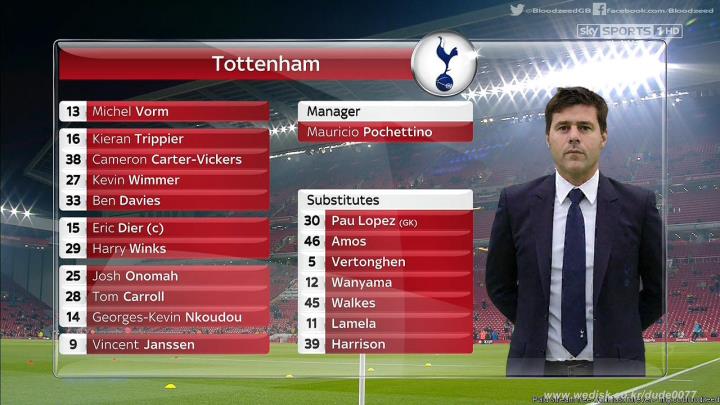Select Cameron Carter-Vickers' row
Screen dimensions: 720x405
pos(165,159)
